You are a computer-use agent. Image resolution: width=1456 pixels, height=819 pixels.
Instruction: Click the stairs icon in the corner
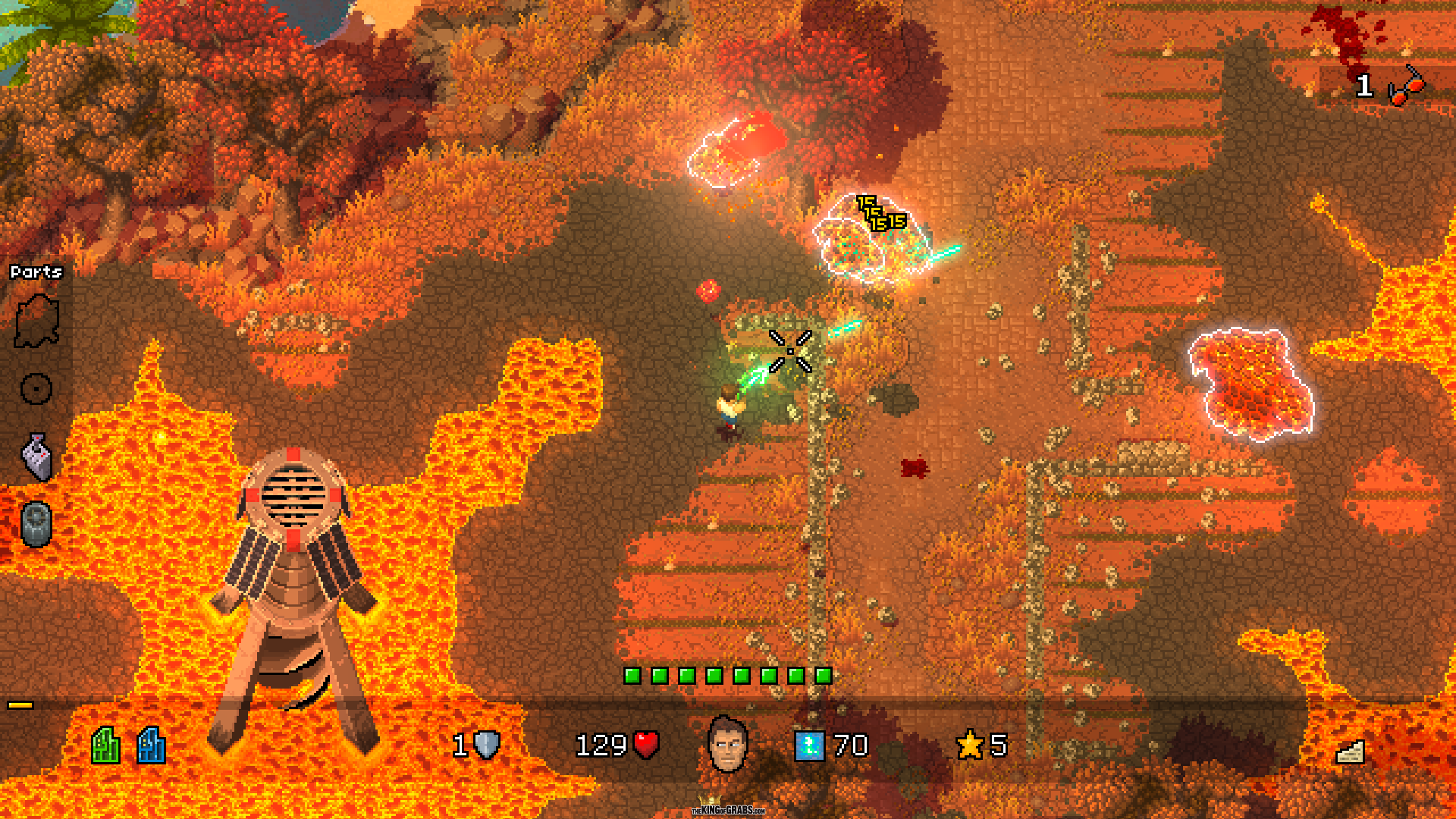click(1350, 752)
